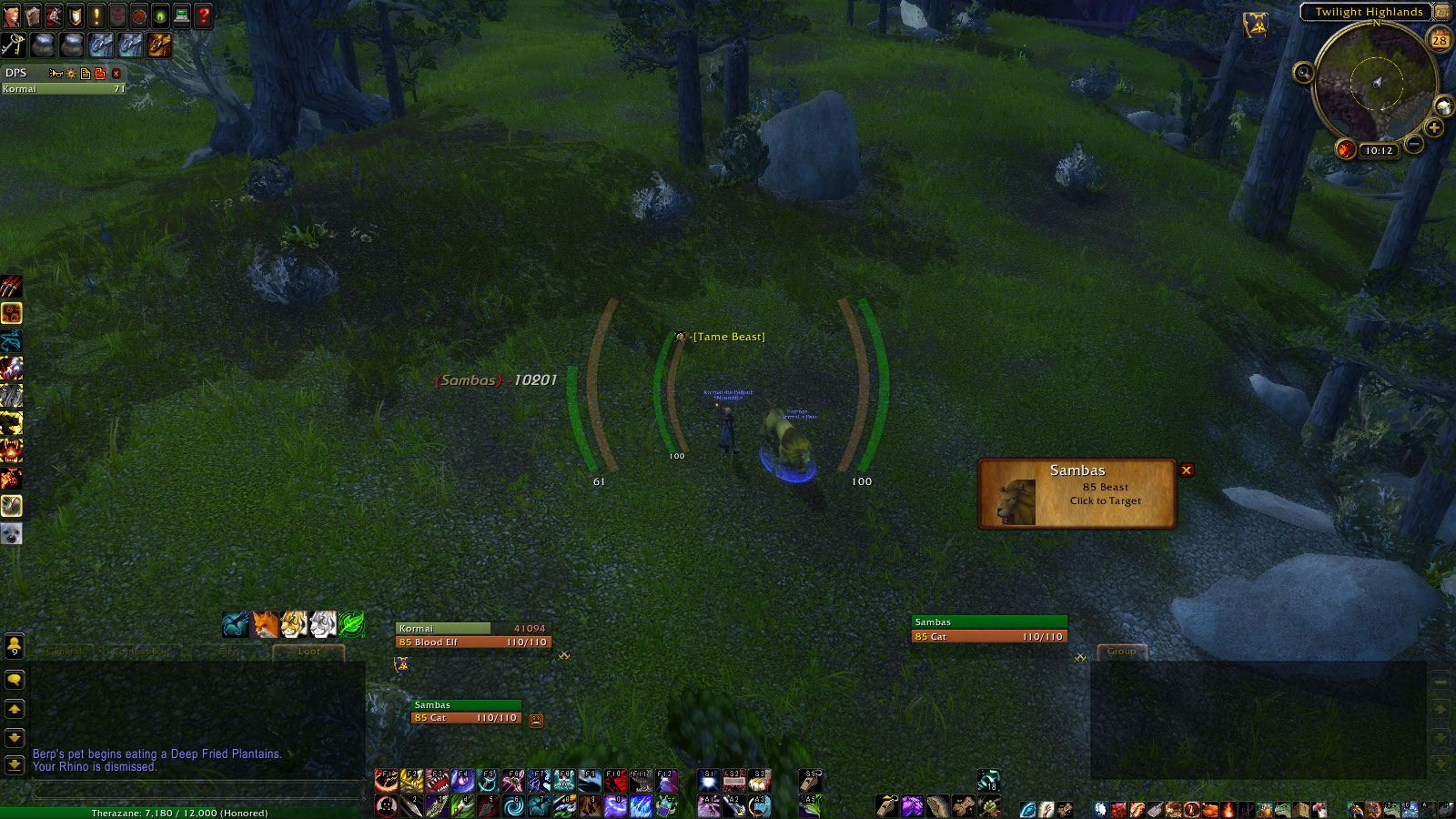The image size is (1456, 819).
Task: Open the spellbook scroll icon
Action: [32, 15]
